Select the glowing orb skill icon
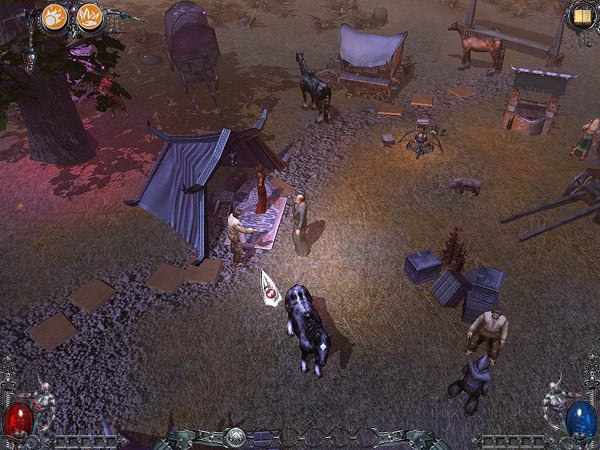The image size is (600, 450). [54, 17]
